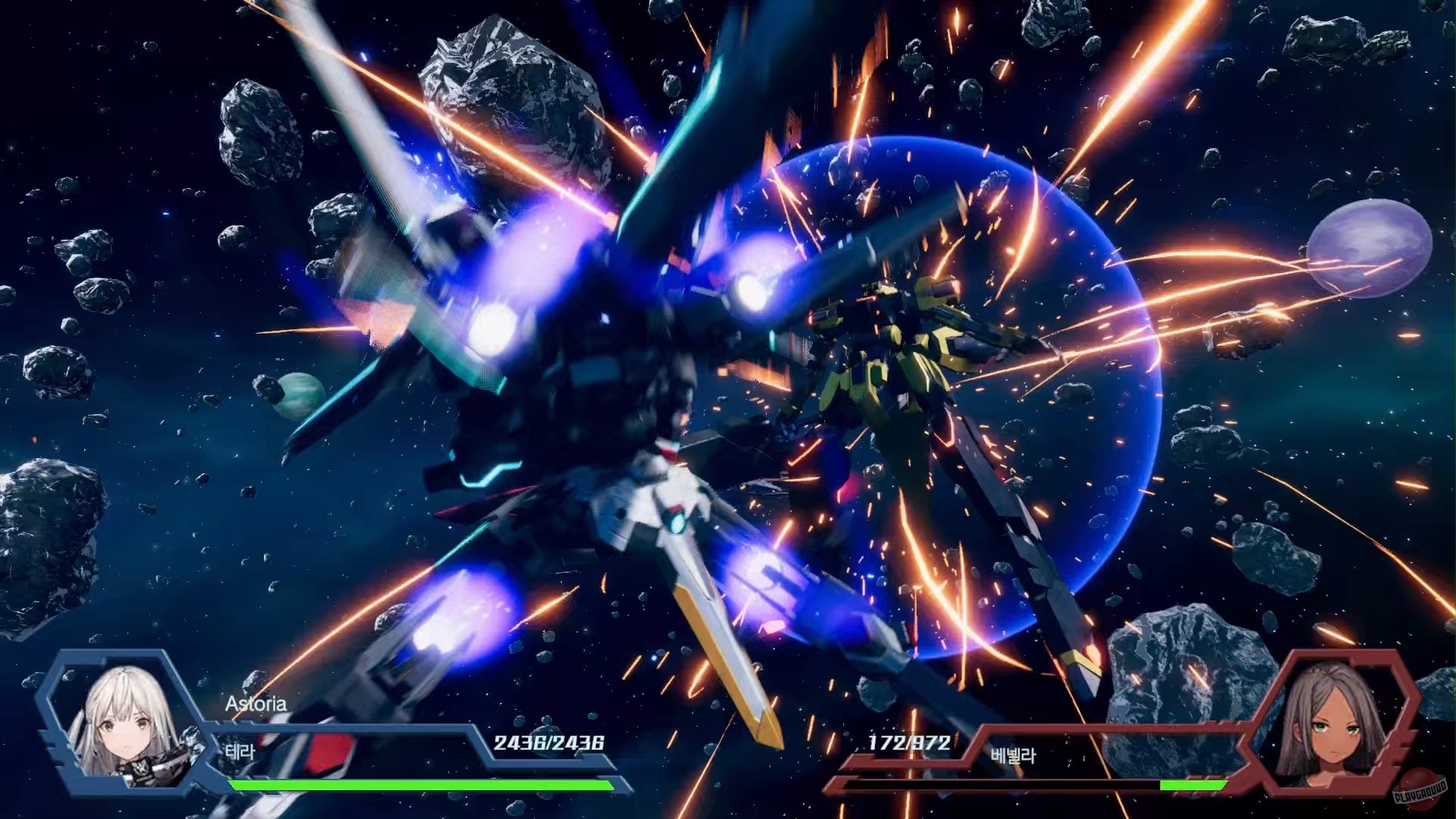
Task: Click the Playground watermark logo
Action: coord(1421,791)
